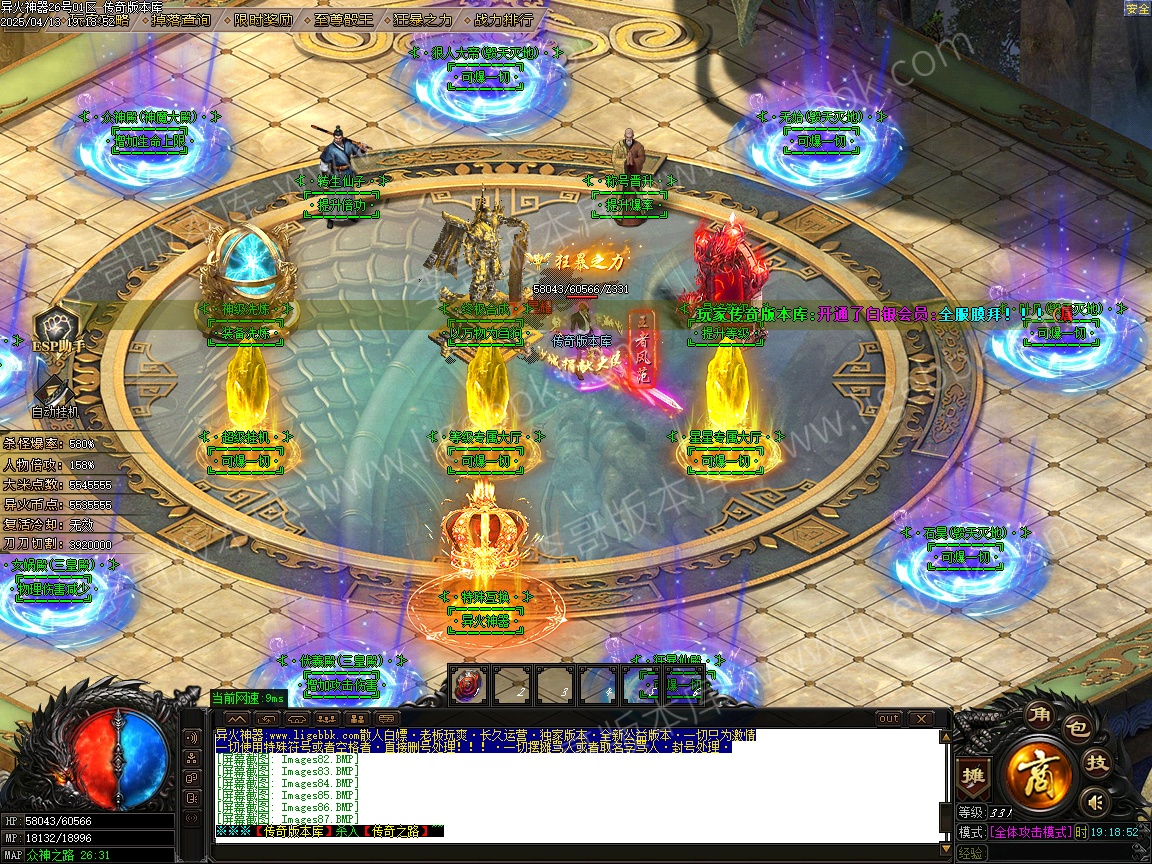Use the red orb item in hotbar slot 1
Screen dimensions: 1152x864
tap(468, 686)
